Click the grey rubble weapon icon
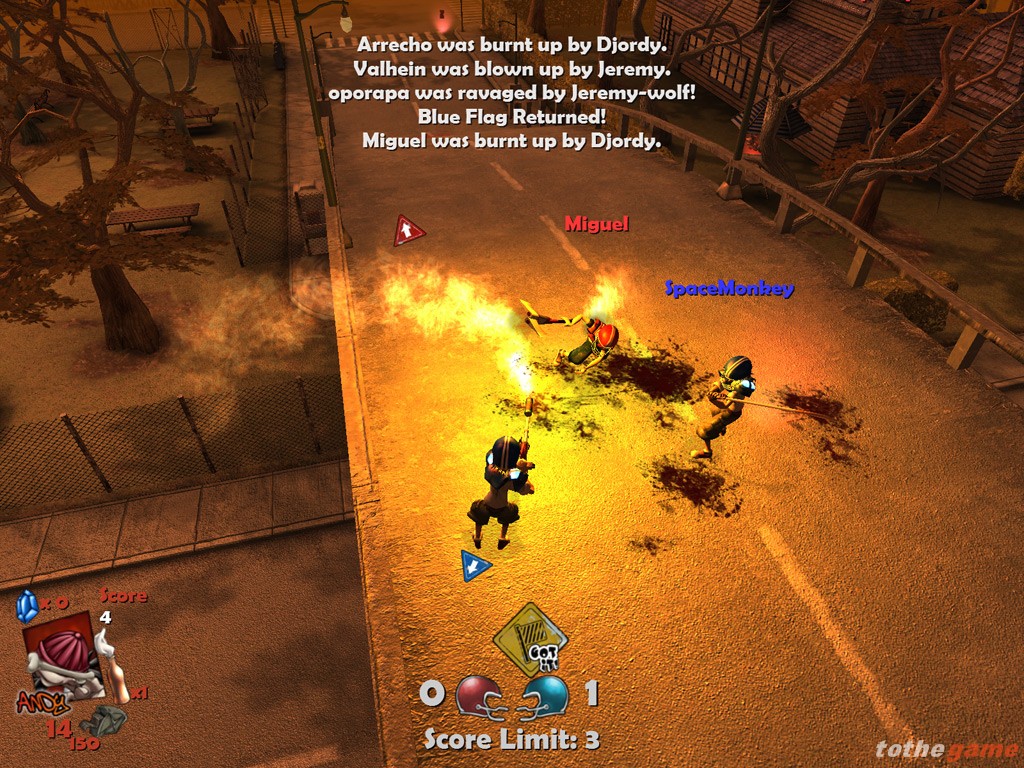The image size is (1024, 768). pyautogui.click(x=102, y=720)
